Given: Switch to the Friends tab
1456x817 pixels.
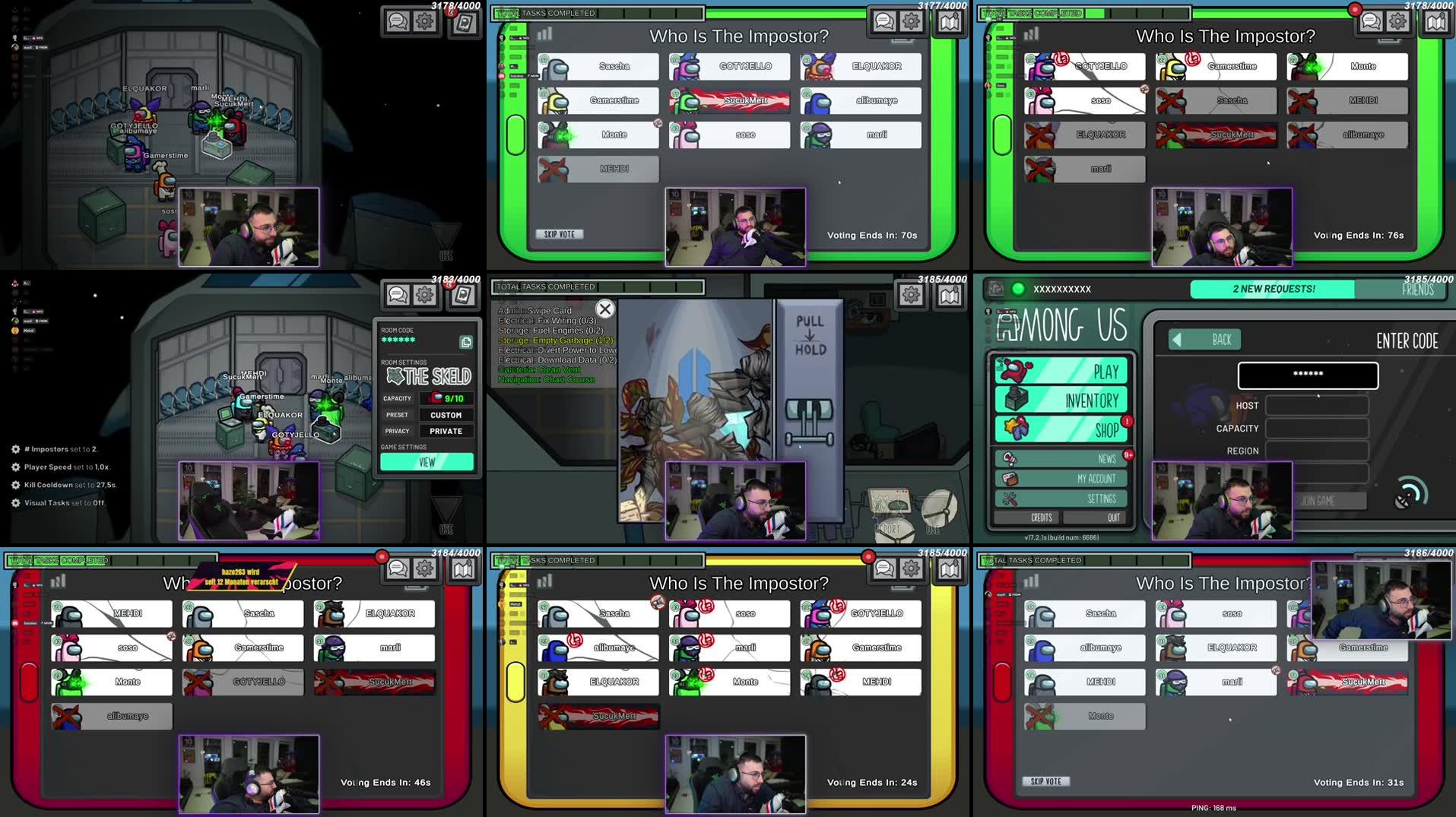Looking at the screenshot, I should pos(1418,290).
